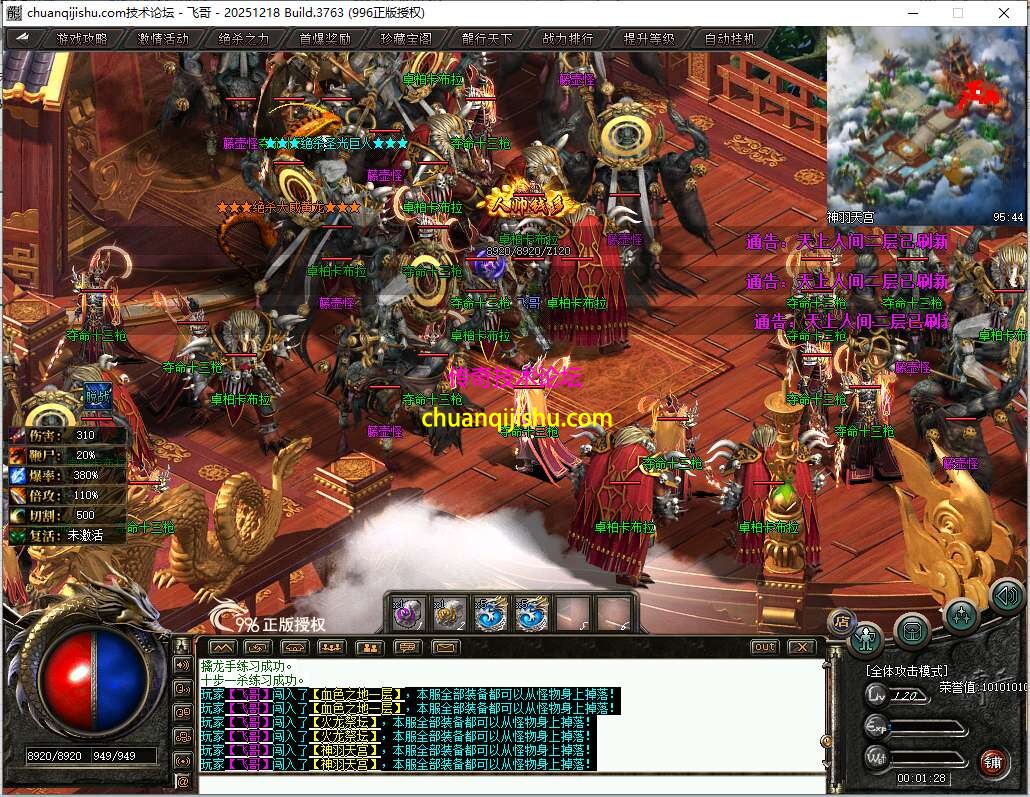Open the 店 shop button

841,620
